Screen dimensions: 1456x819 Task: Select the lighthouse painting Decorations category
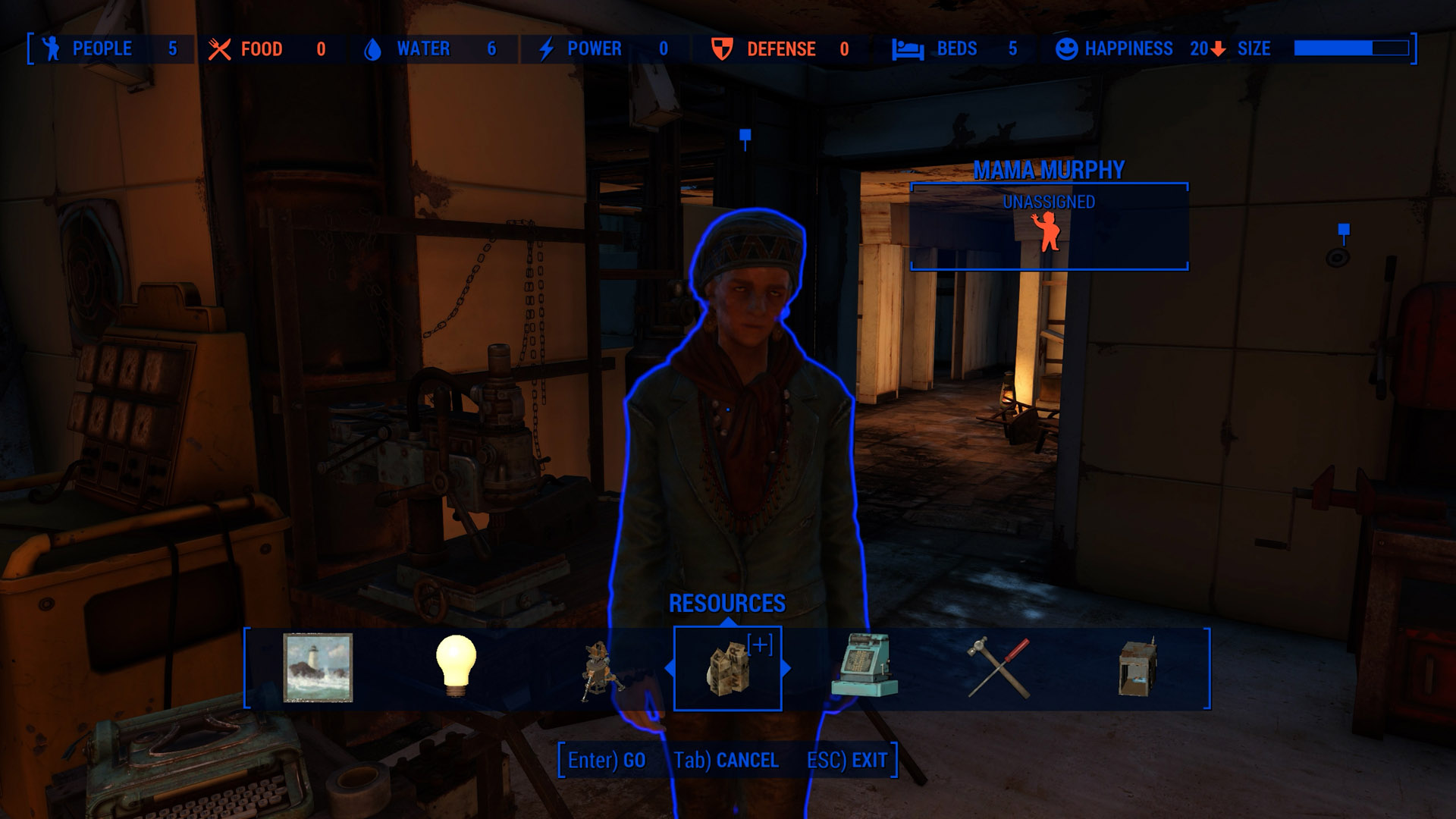tap(318, 667)
